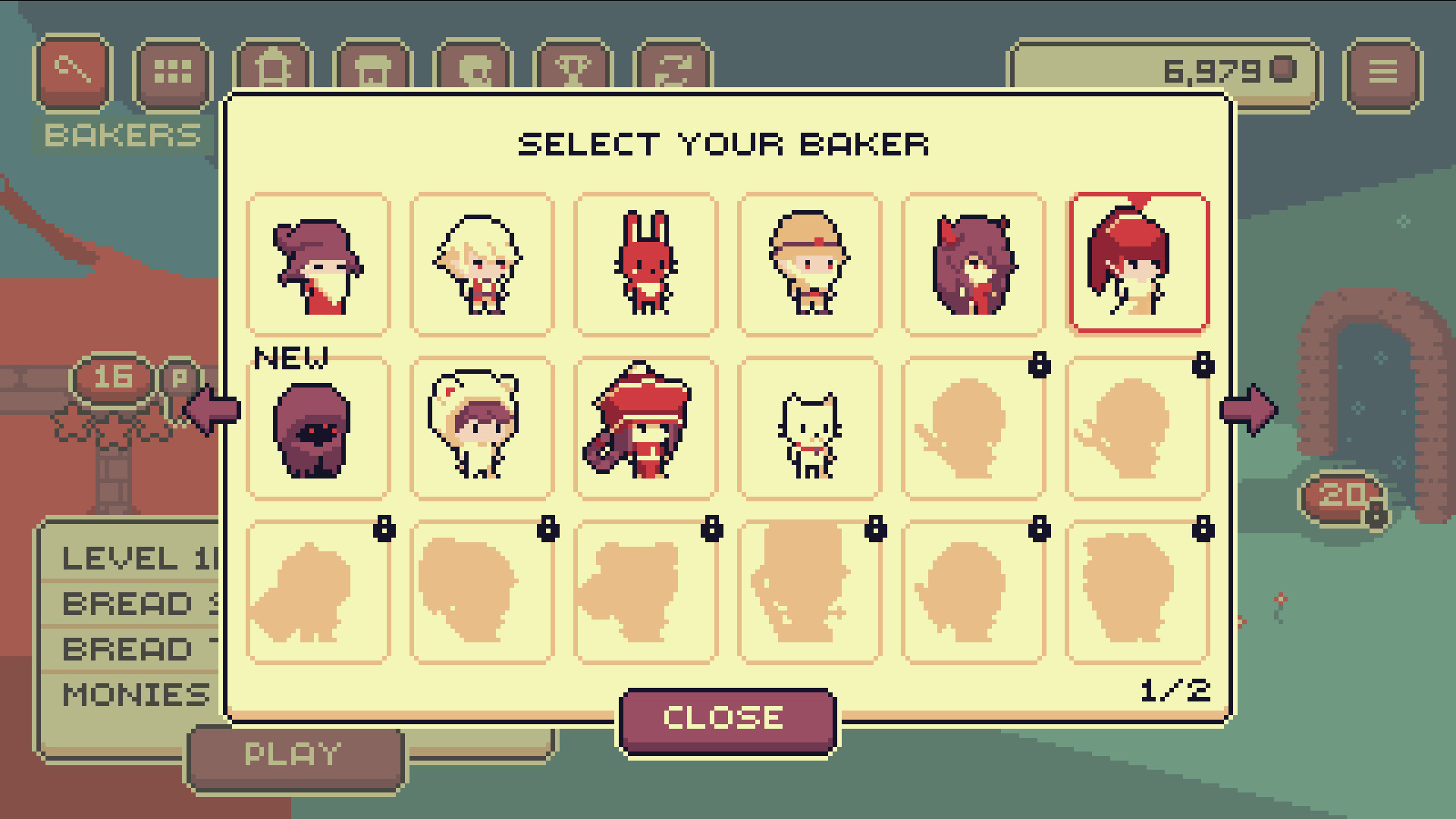Click the 1/2 page indicator

pos(1177,689)
